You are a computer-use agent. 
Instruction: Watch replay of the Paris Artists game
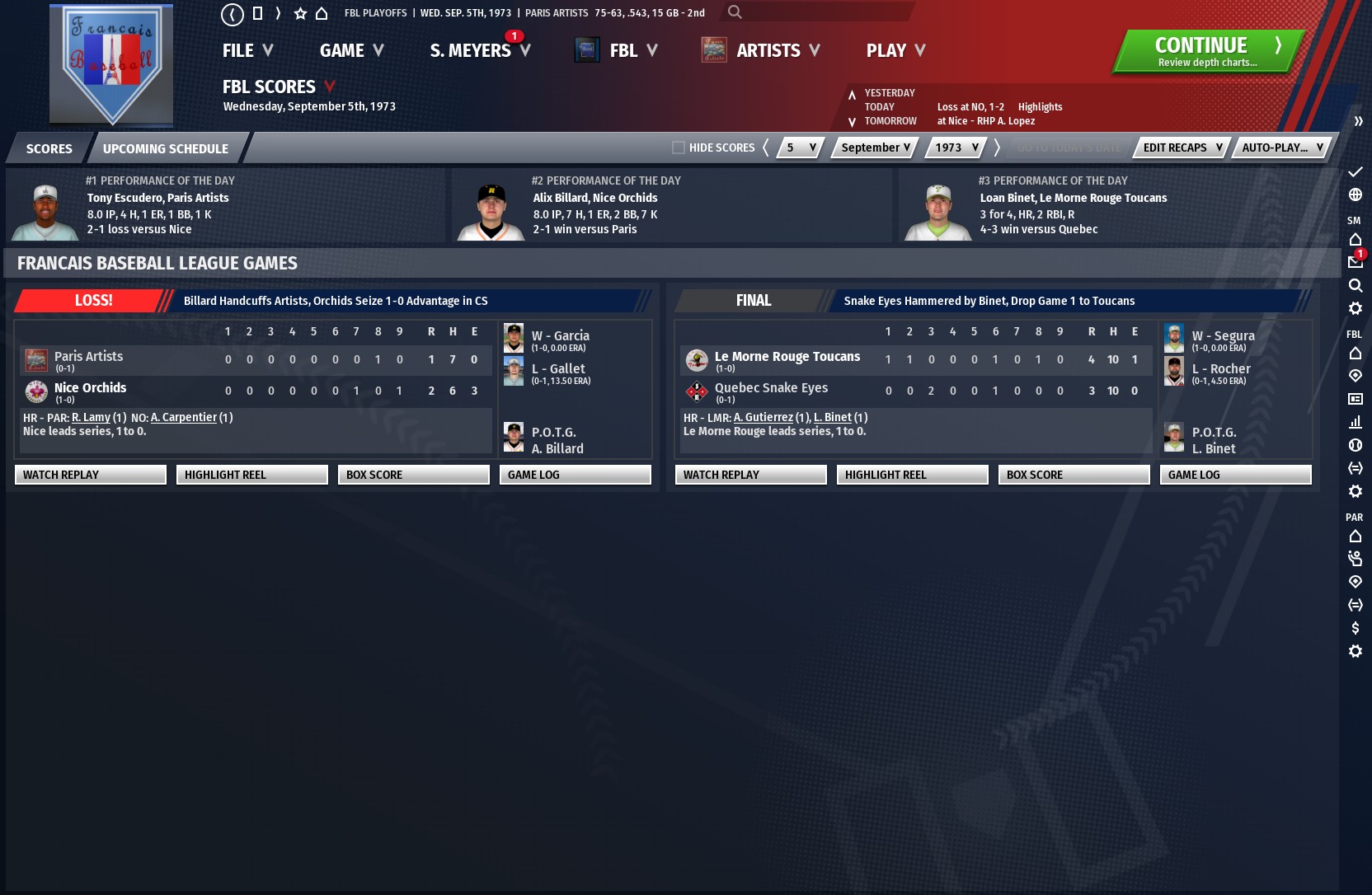[90, 475]
